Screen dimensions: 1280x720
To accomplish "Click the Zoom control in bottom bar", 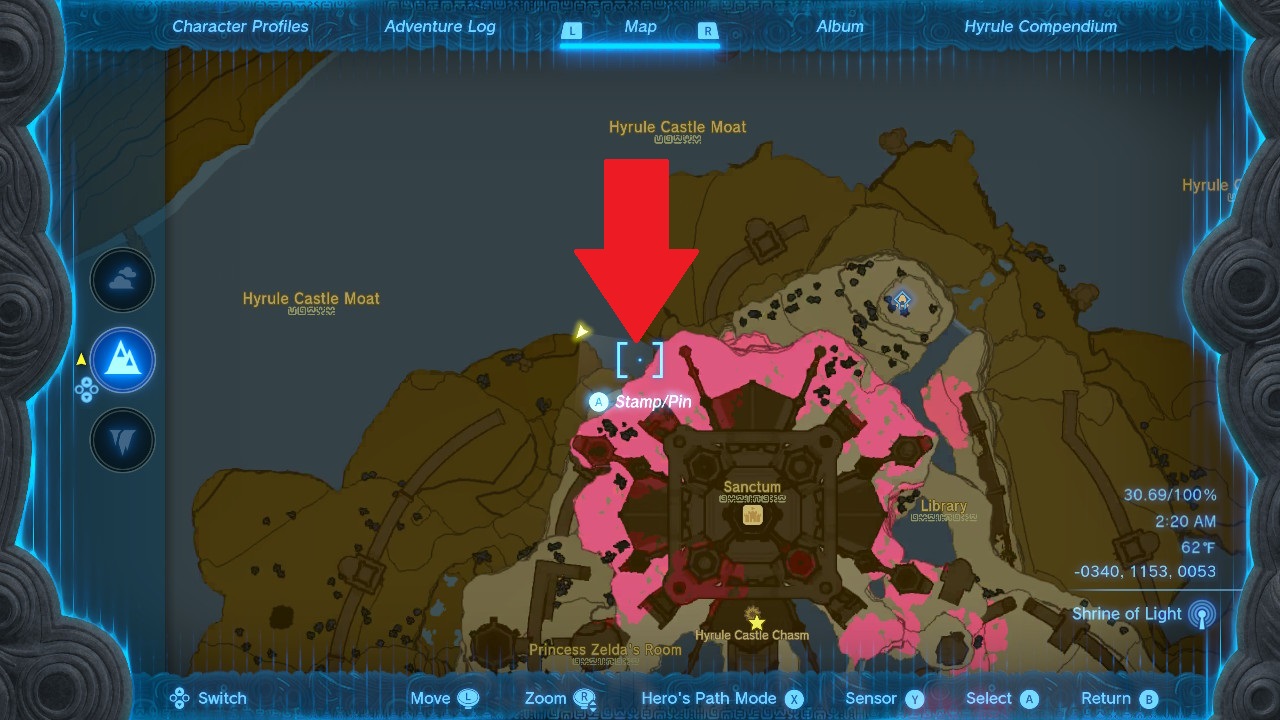I will (x=585, y=698).
